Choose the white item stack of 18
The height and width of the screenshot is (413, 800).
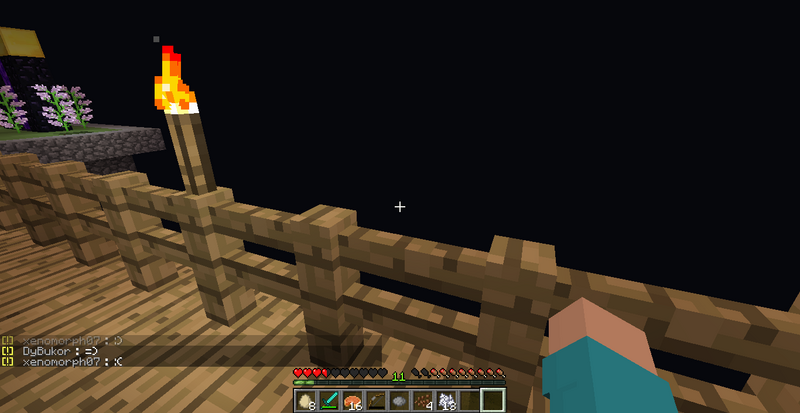[x=445, y=401]
